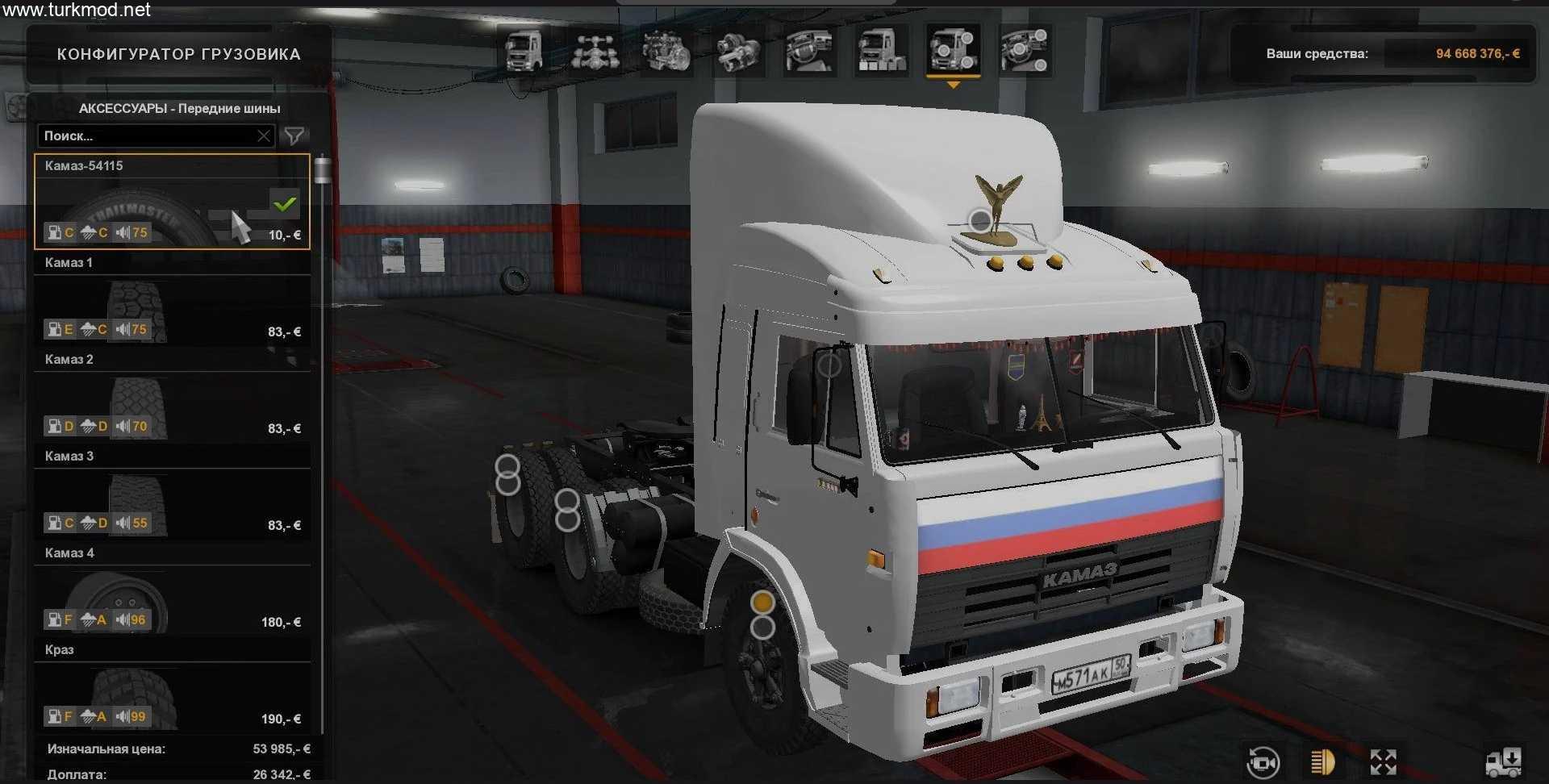Open the transmission upgrades category
Screen dimensions: 1549x784
740,50
